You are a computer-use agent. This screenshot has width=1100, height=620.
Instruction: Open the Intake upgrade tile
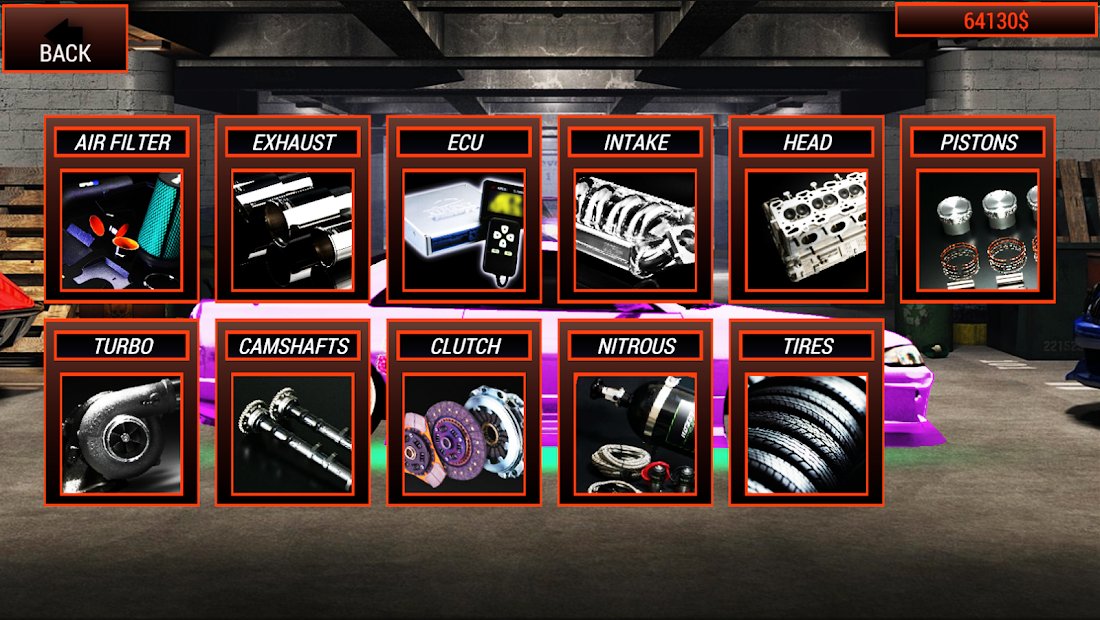click(636, 210)
